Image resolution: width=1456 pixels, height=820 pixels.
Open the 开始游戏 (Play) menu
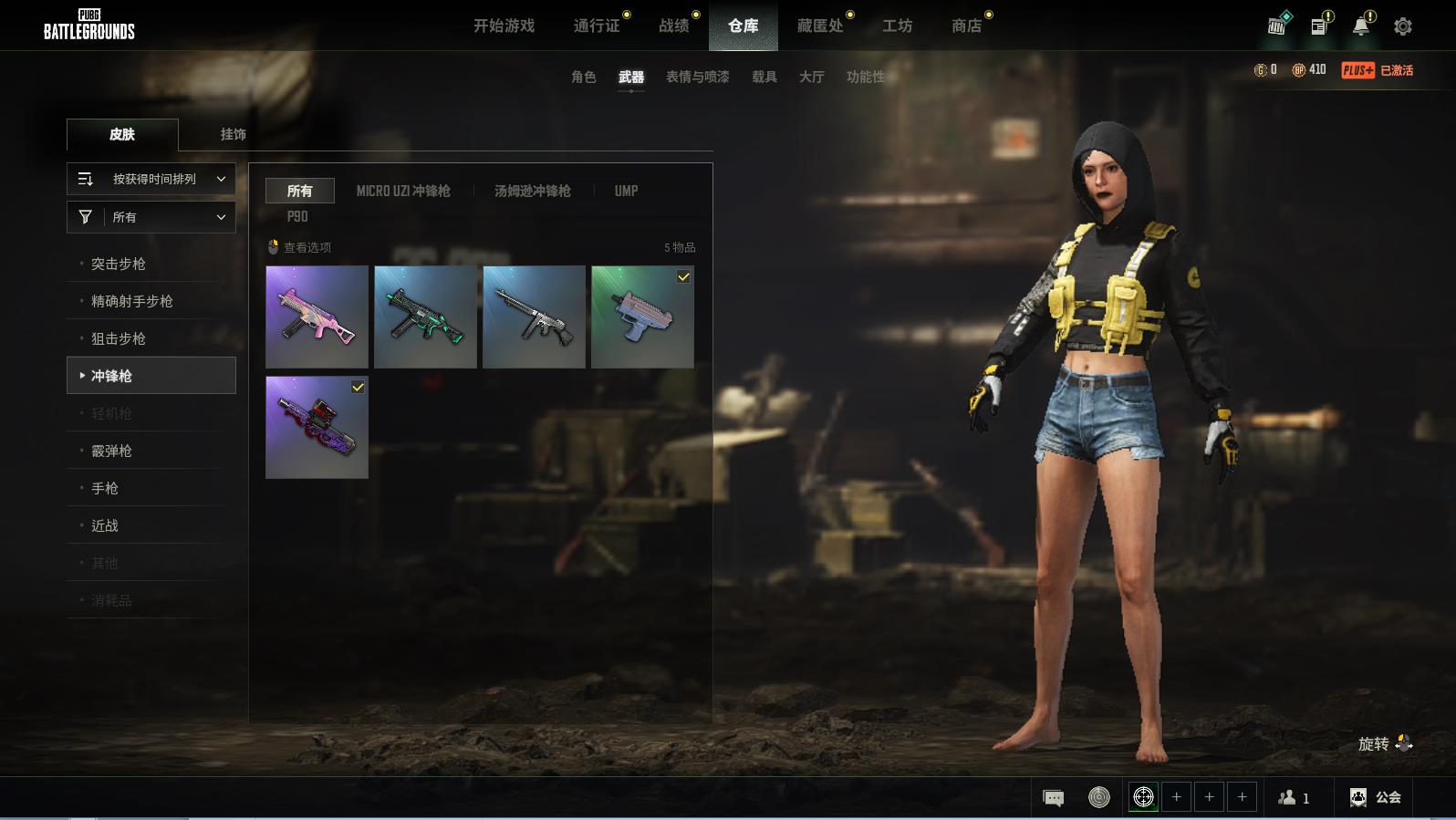pyautogui.click(x=504, y=26)
